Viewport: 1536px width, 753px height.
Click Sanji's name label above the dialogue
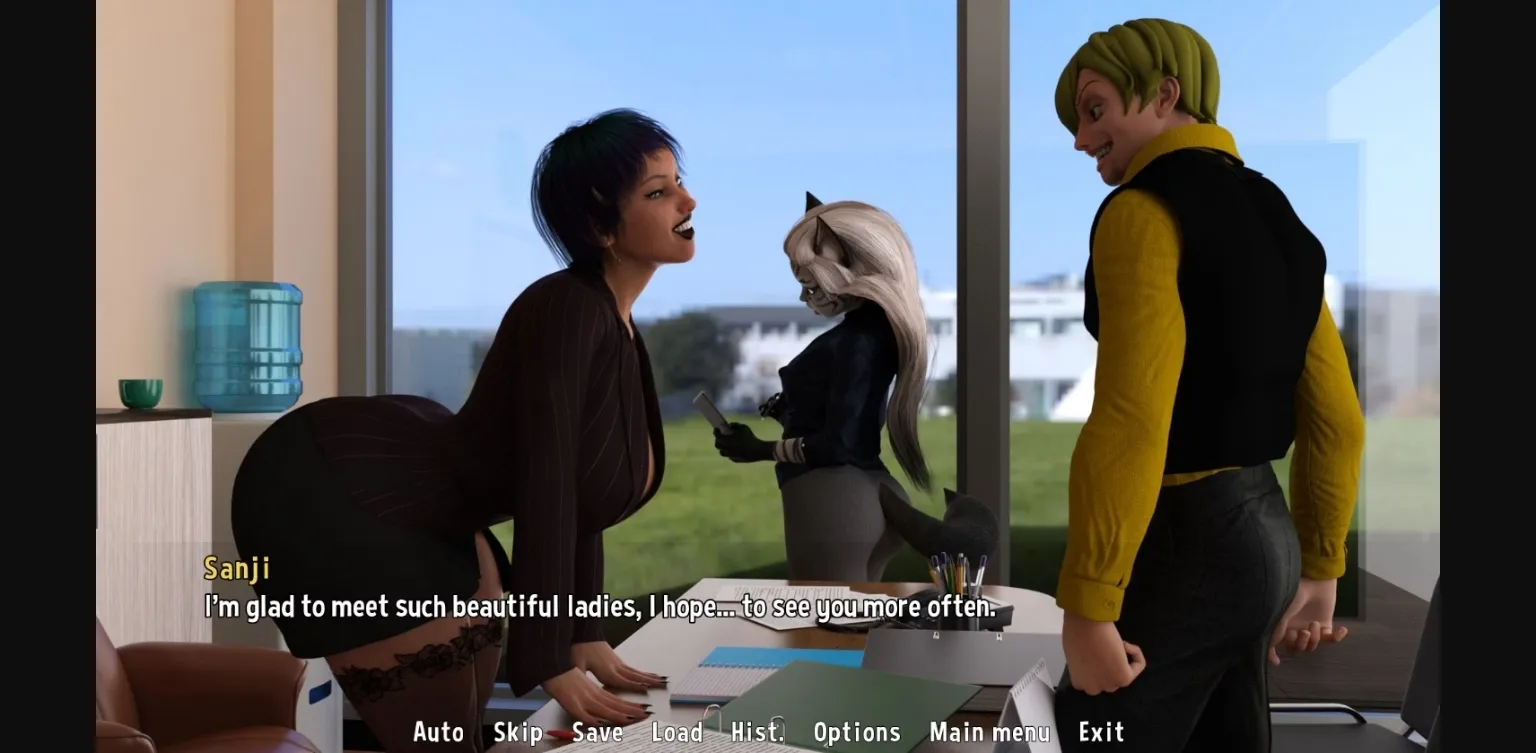click(x=239, y=568)
